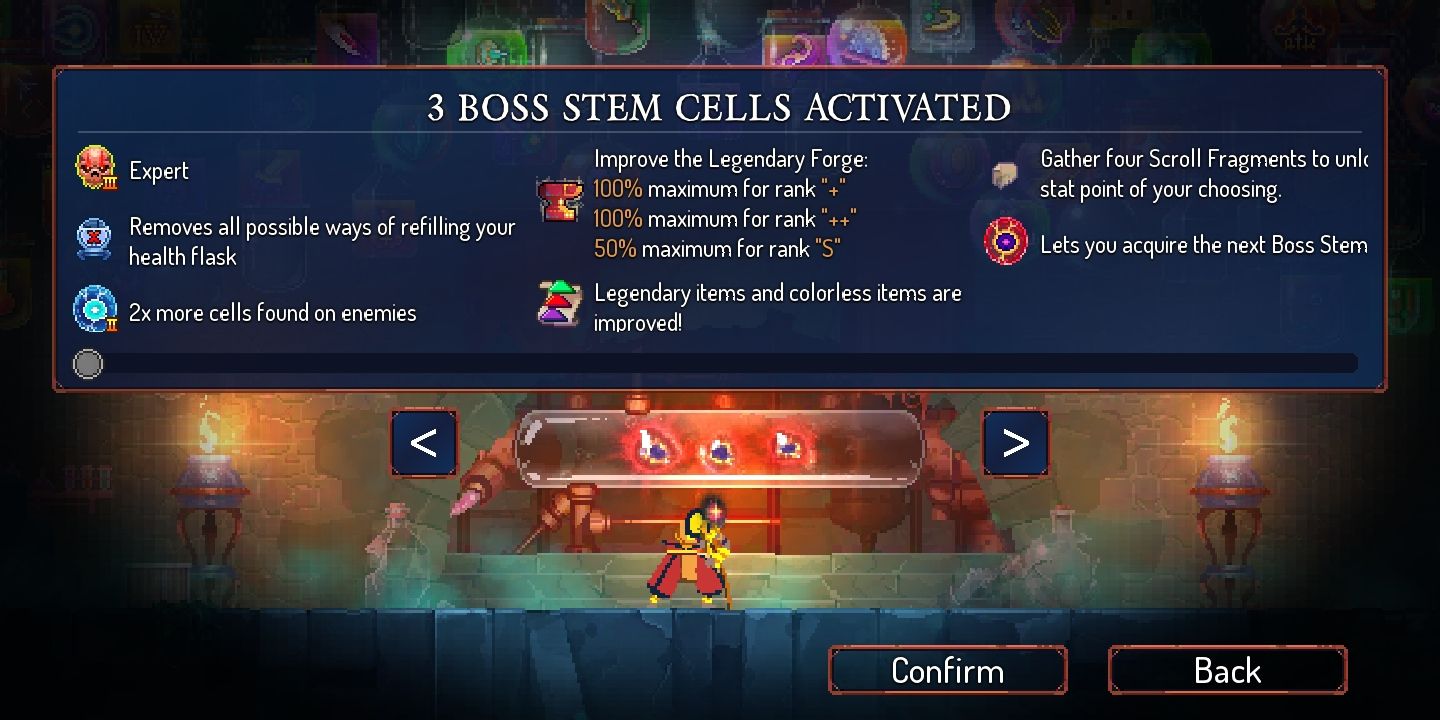Click the Back button

tap(1226, 670)
